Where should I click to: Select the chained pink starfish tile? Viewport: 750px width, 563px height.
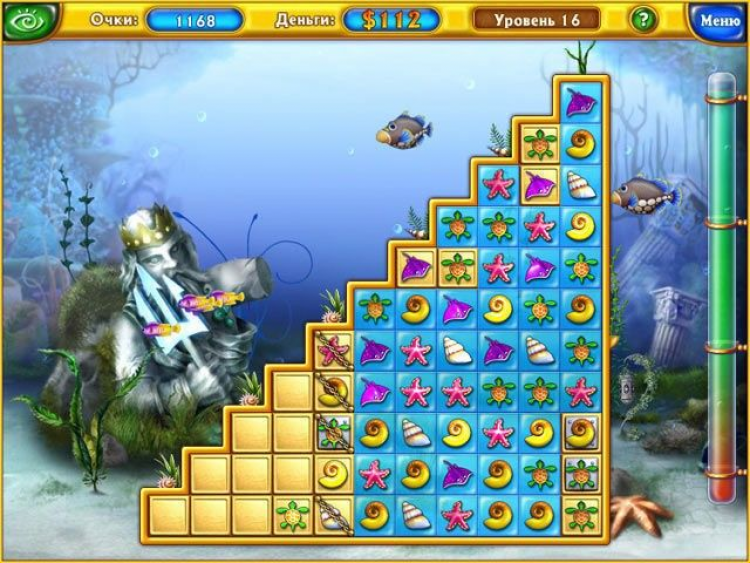click(332, 349)
